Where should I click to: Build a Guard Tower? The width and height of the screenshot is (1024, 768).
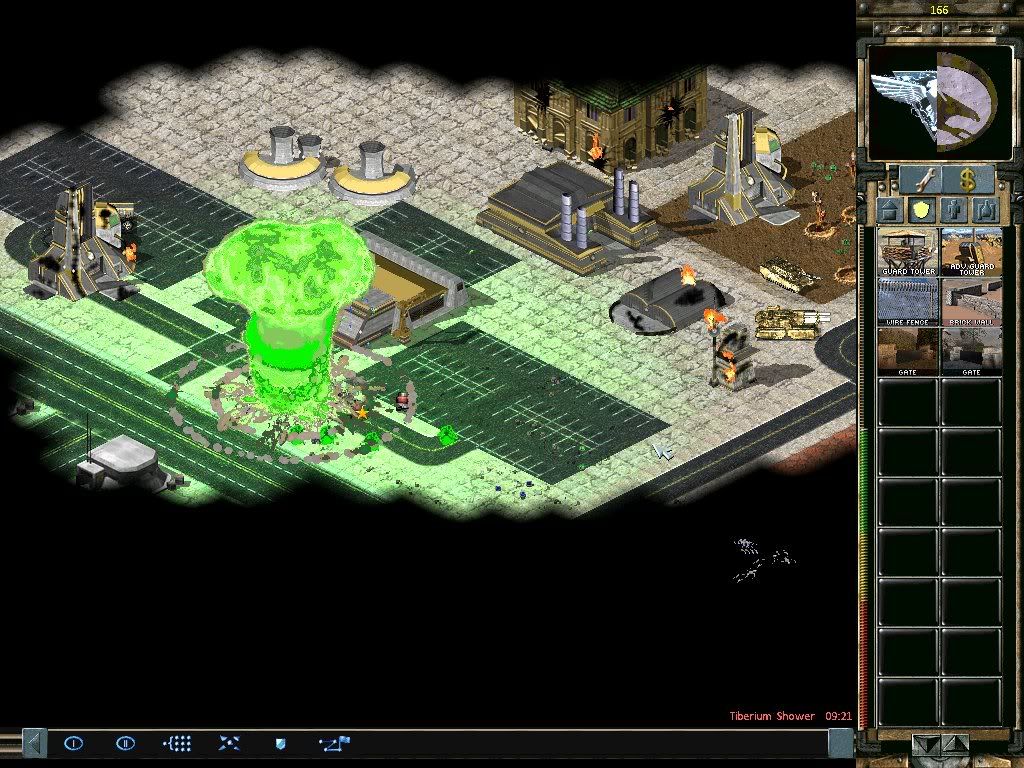point(908,252)
